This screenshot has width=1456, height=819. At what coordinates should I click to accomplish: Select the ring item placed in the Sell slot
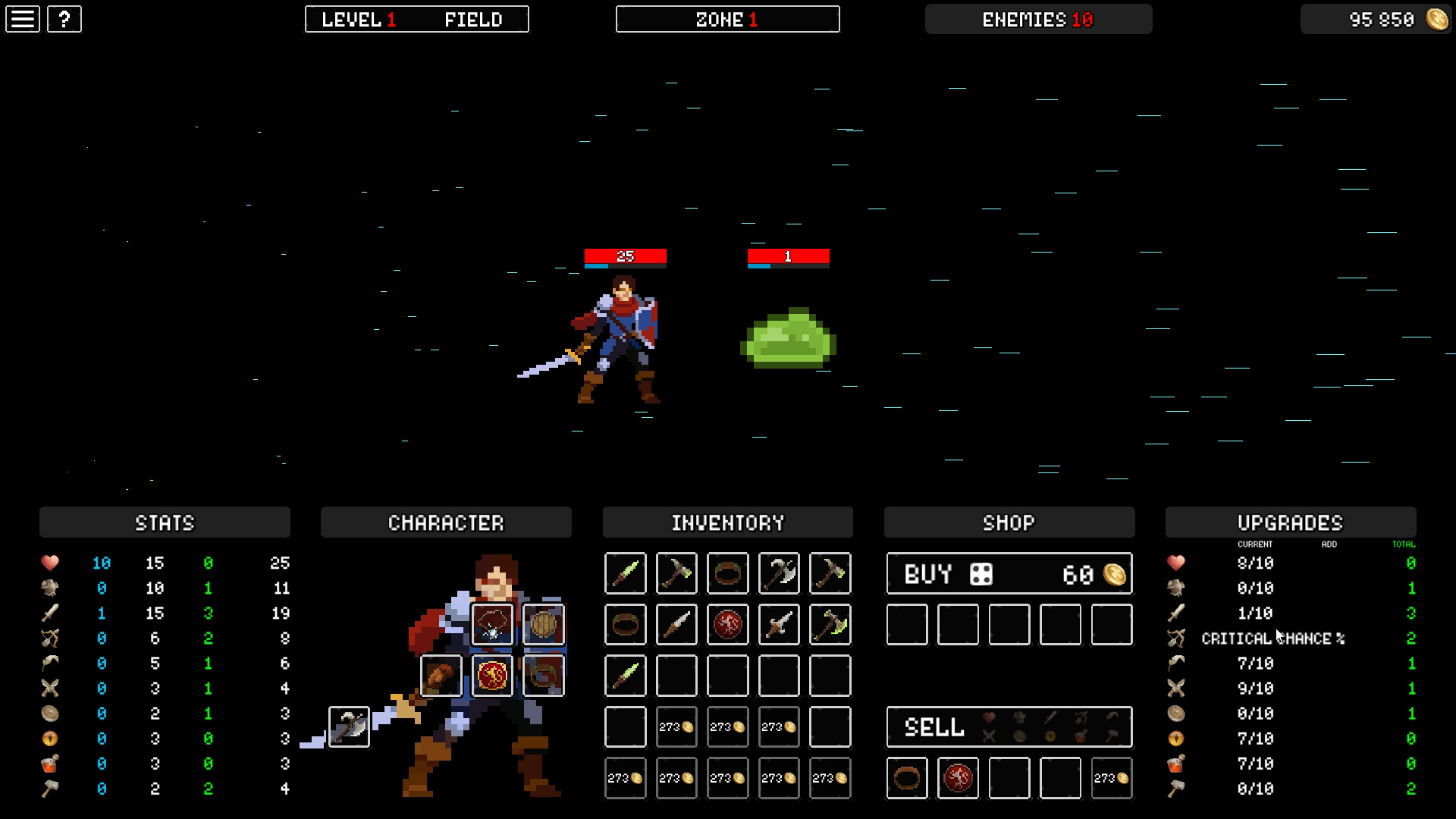click(907, 778)
